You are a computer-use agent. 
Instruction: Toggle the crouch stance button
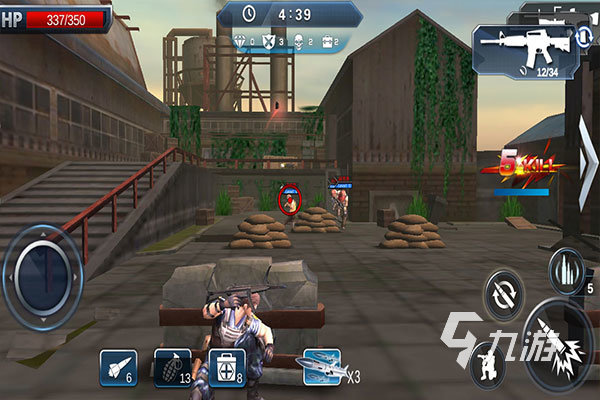click(489, 363)
